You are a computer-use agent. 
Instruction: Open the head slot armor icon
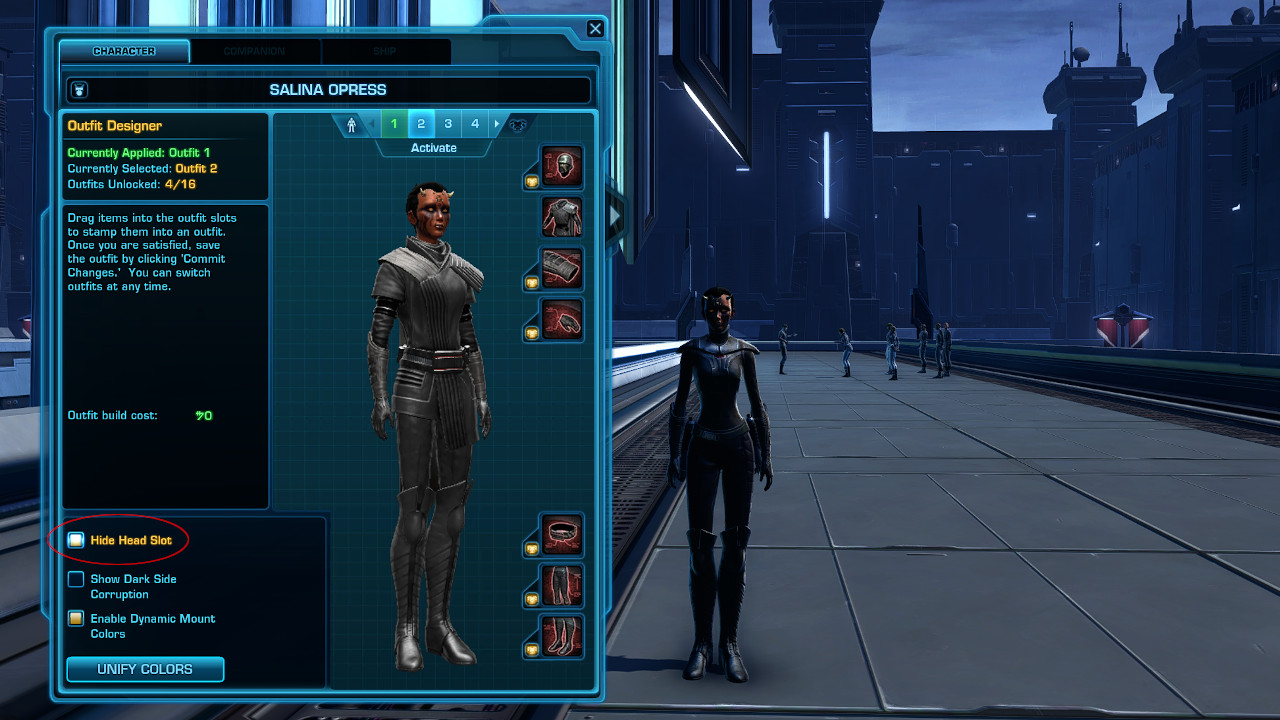[560, 167]
